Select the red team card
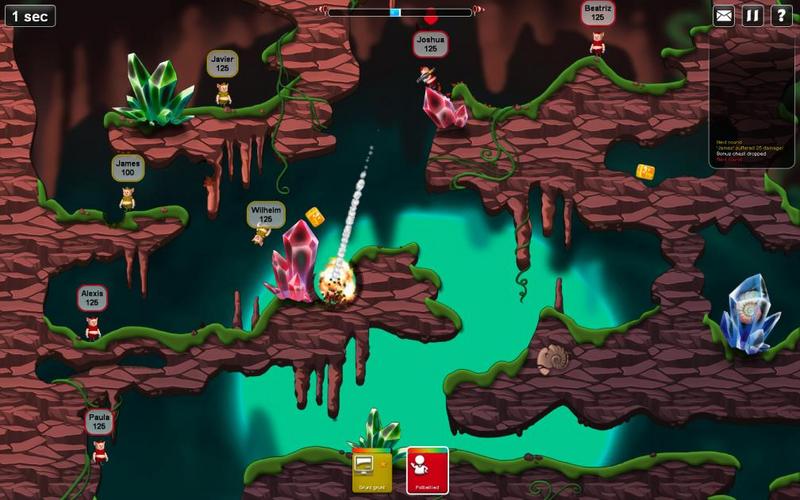This screenshot has height=500, width=800. coord(427,470)
